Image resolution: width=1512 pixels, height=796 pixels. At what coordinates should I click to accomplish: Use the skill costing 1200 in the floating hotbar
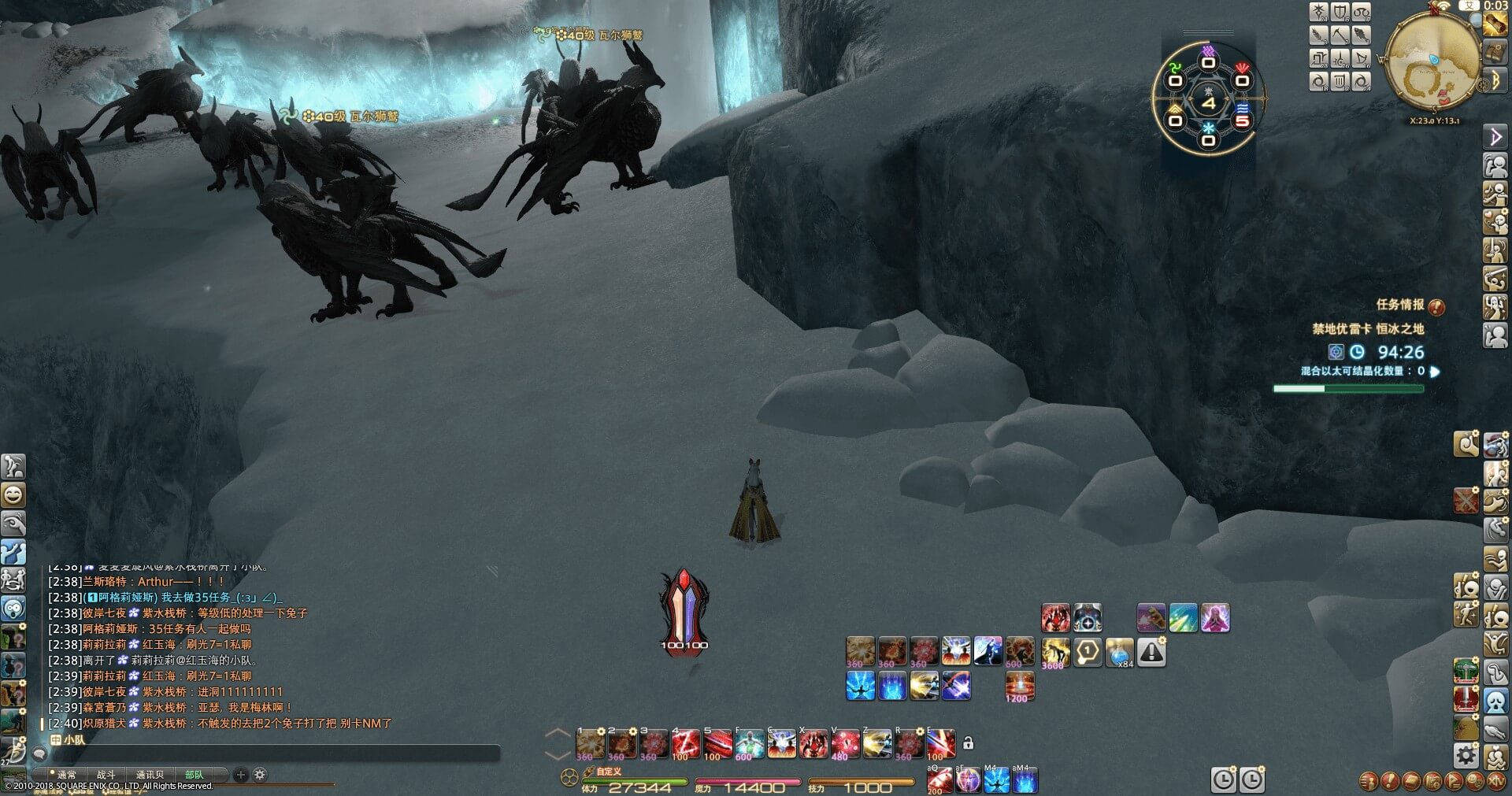click(x=1019, y=687)
